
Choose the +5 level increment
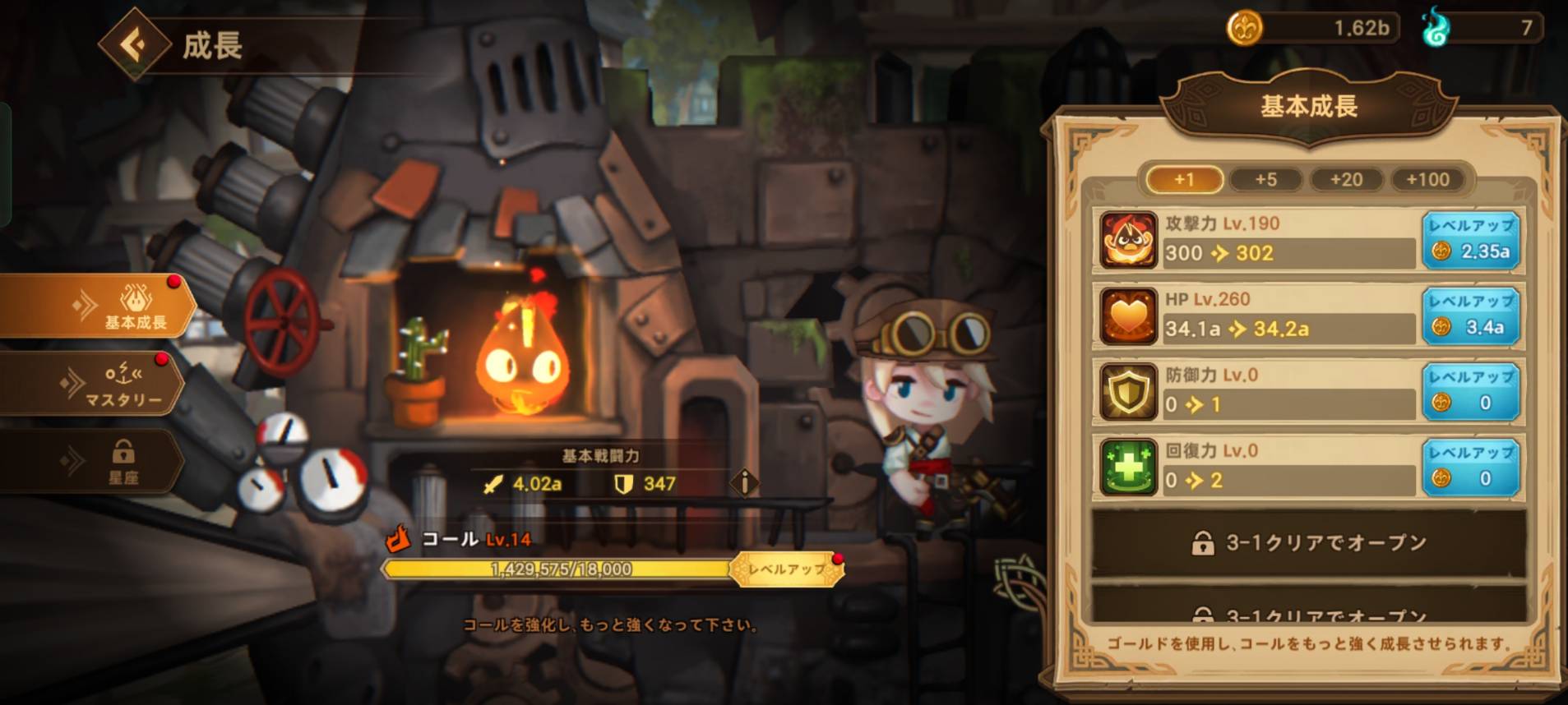[x=1265, y=179]
